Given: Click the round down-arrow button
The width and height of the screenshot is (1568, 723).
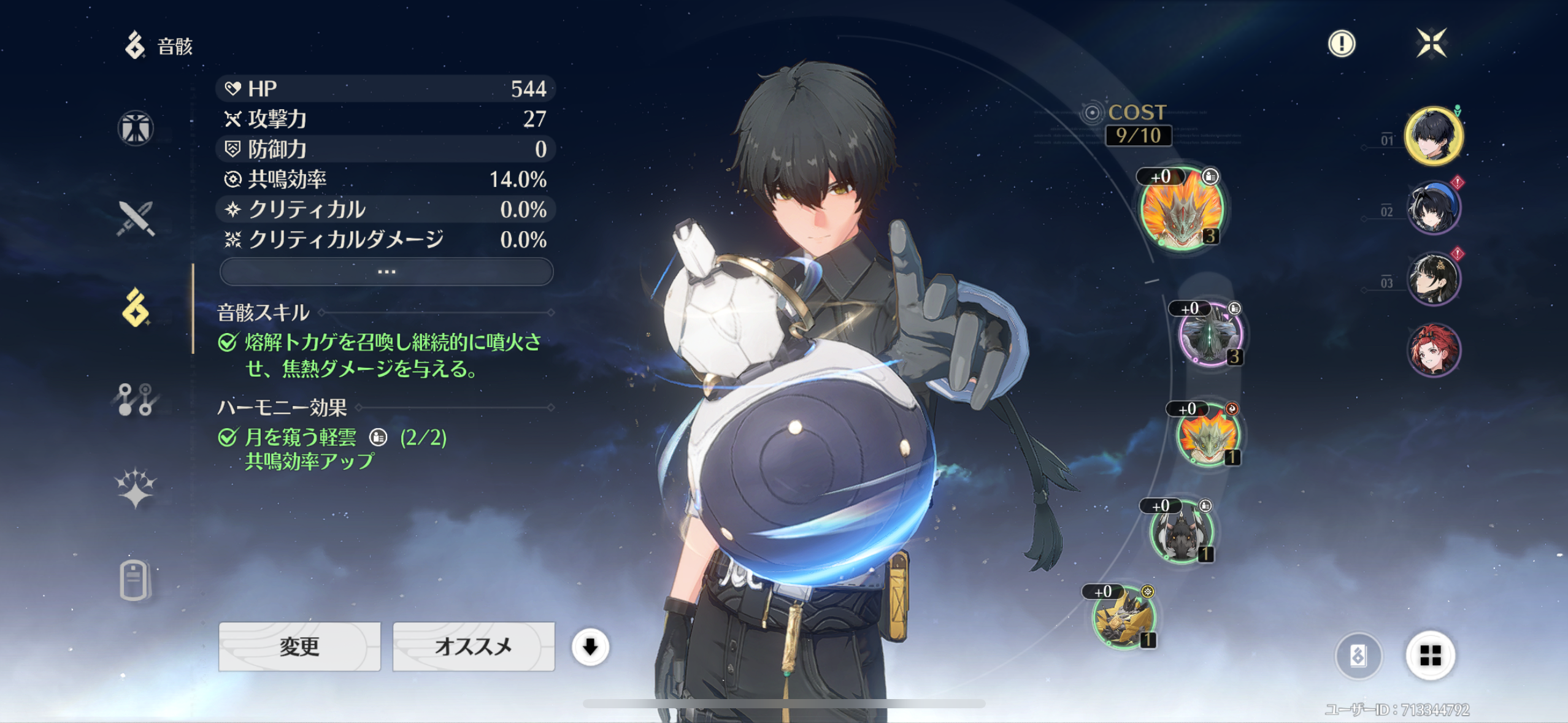Looking at the screenshot, I should (590, 646).
